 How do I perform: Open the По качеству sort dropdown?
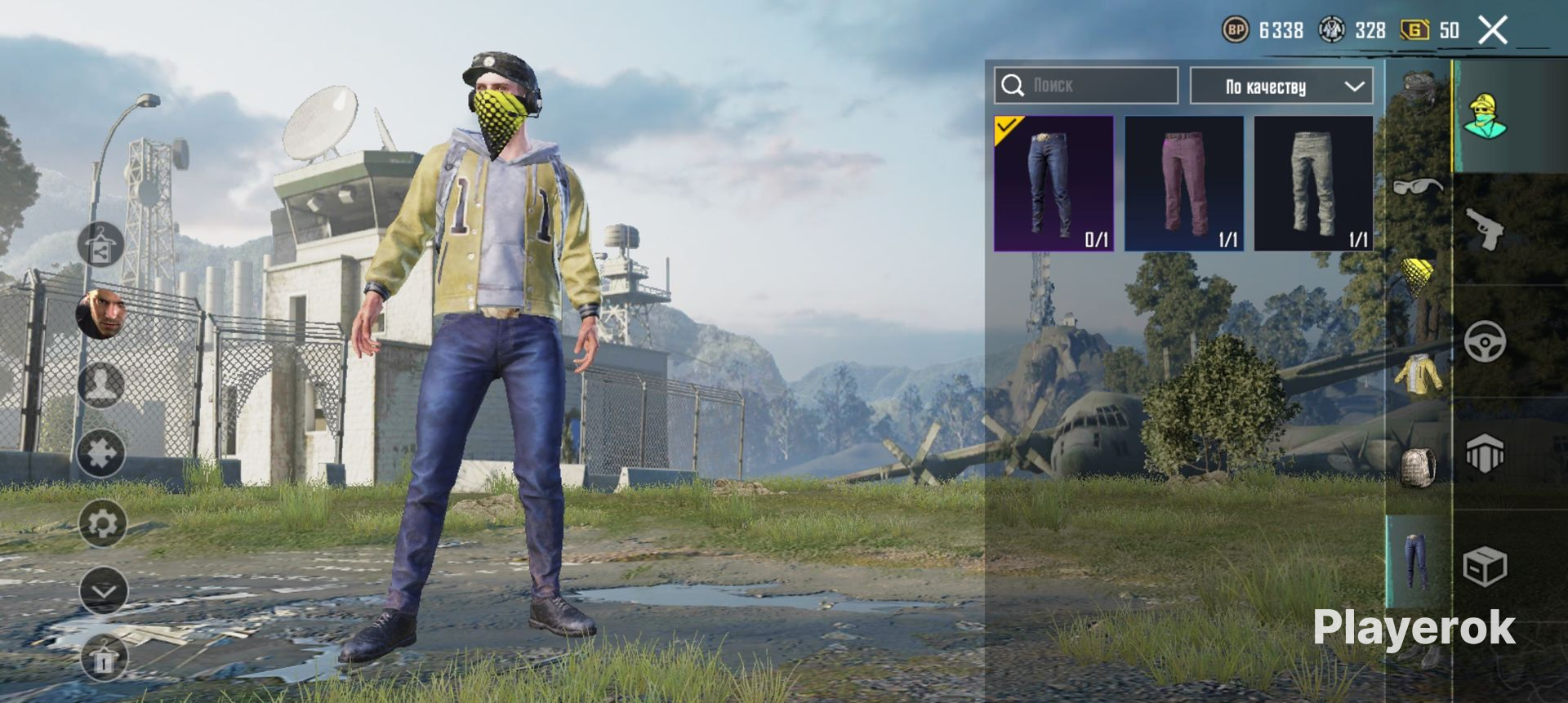1281,86
